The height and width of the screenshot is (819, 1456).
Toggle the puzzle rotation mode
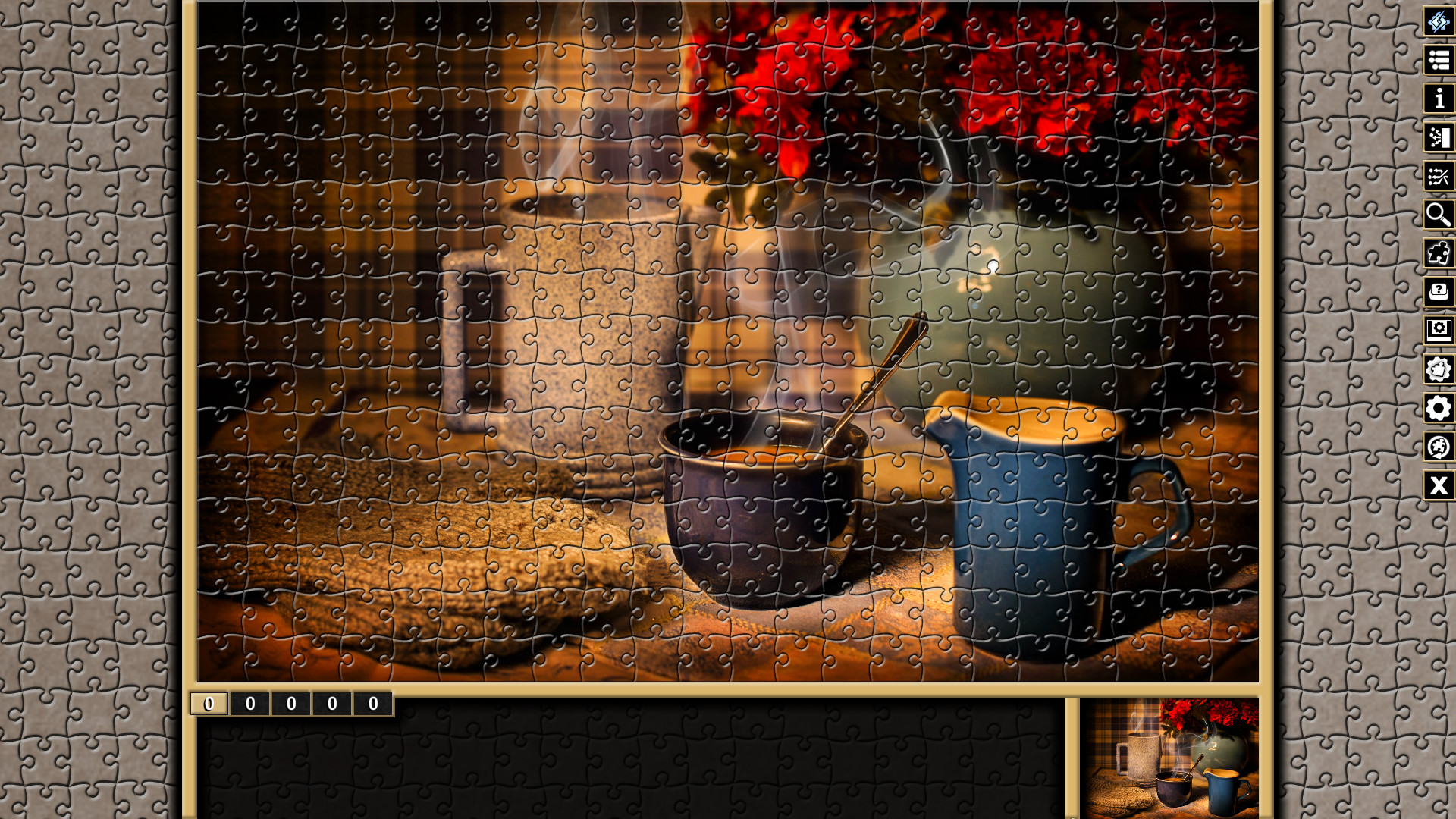tap(1439, 447)
